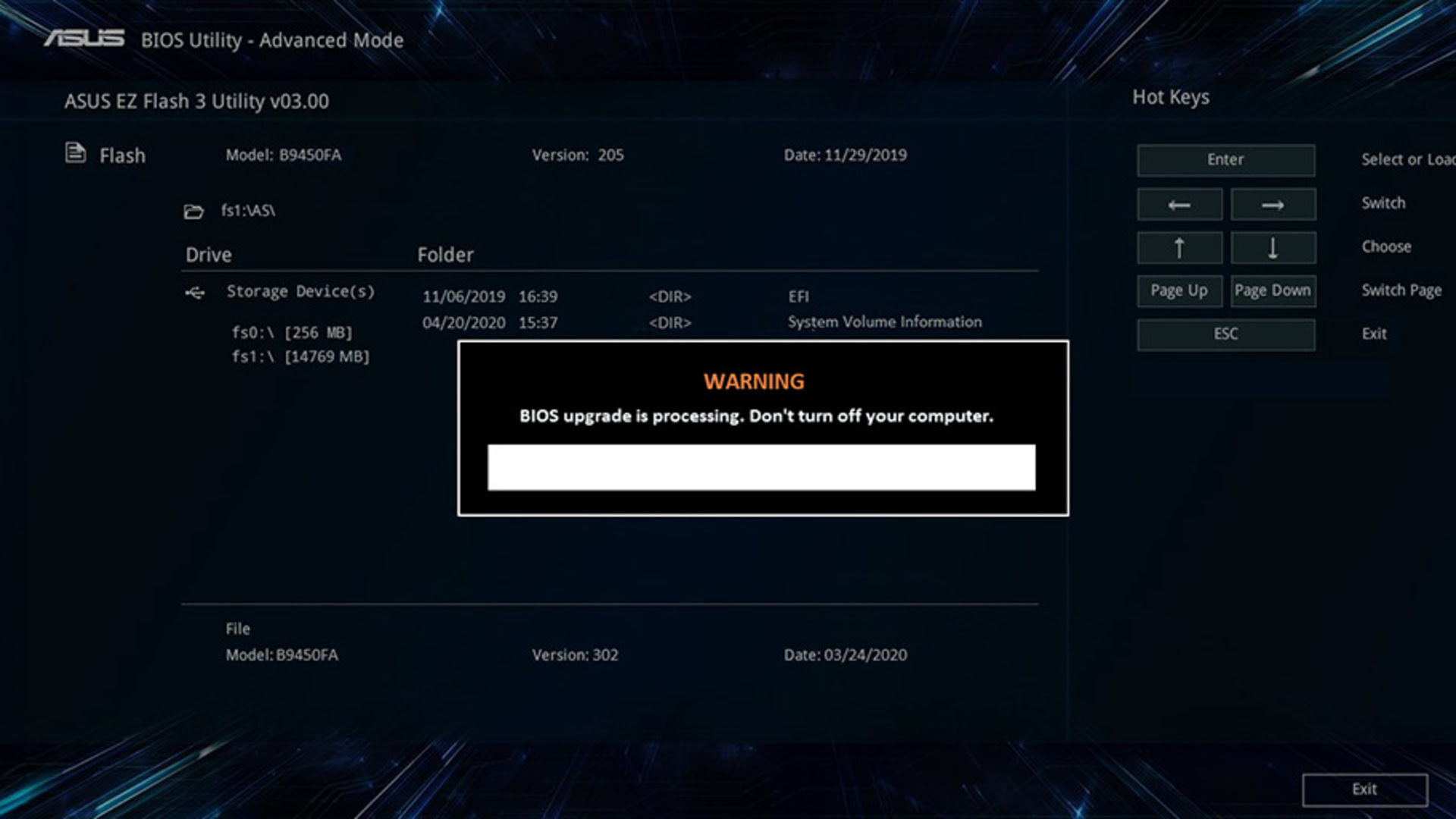Click the down arrow hot key button

tap(1272, 248)
